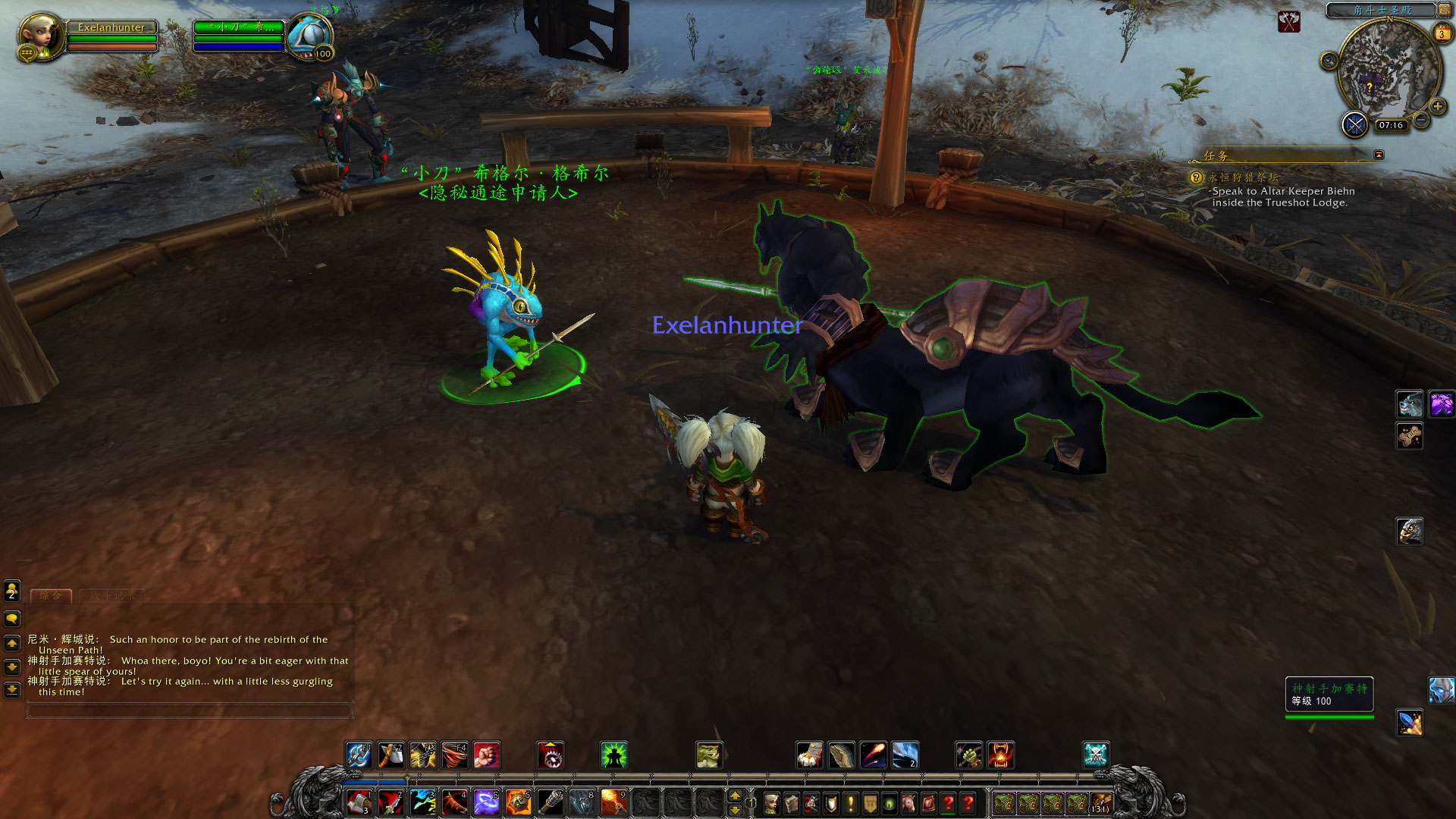
Task: Jump chat to the bottom
Action: coord(12,690)
